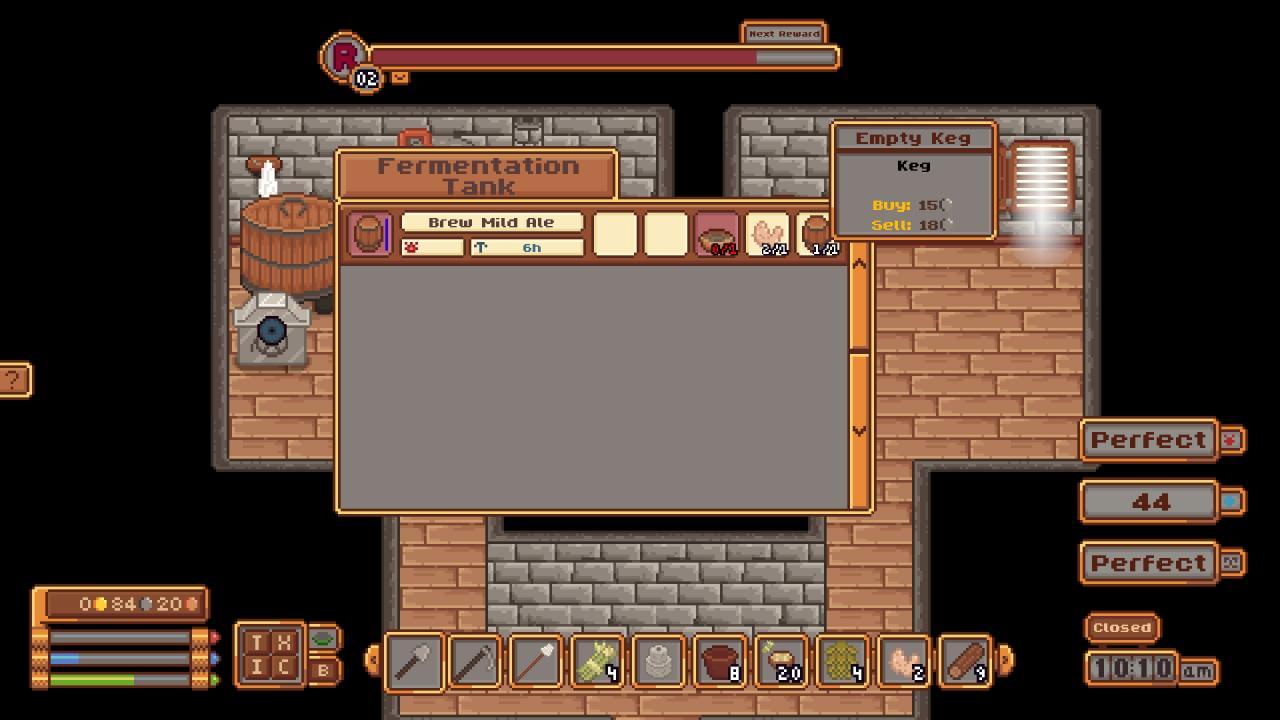Select the bucket stack in hotbar
The height and width of the screenshot is (720, 1280).
(x=720, y=661)
